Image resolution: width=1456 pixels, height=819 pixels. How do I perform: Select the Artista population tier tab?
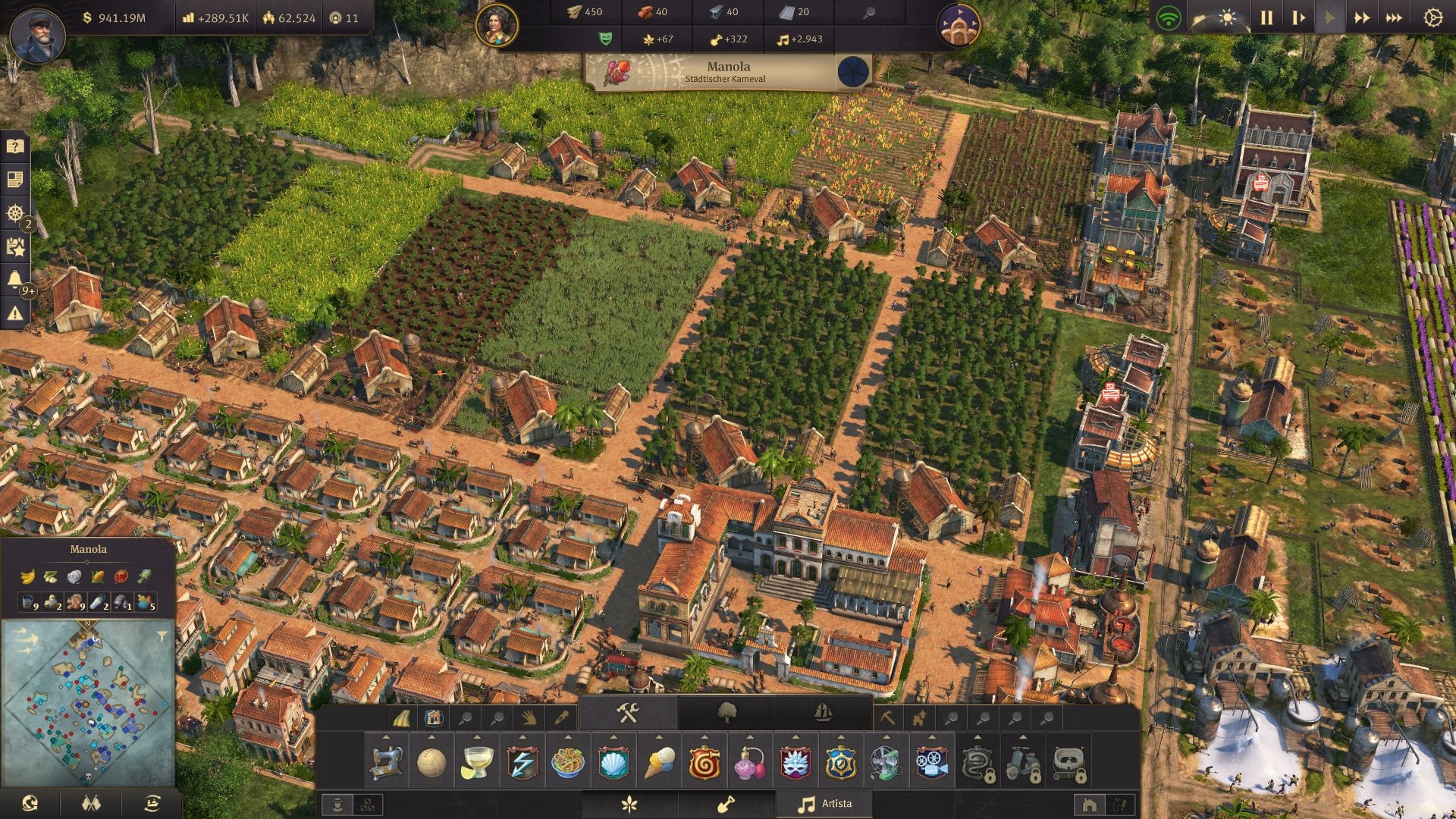pos(824,804)
